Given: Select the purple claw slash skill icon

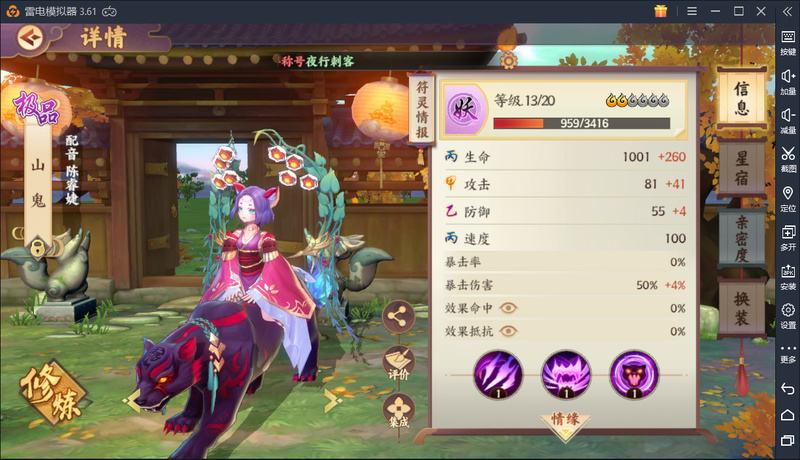Looking at the screenshot, I should click(x=498, y=374).
